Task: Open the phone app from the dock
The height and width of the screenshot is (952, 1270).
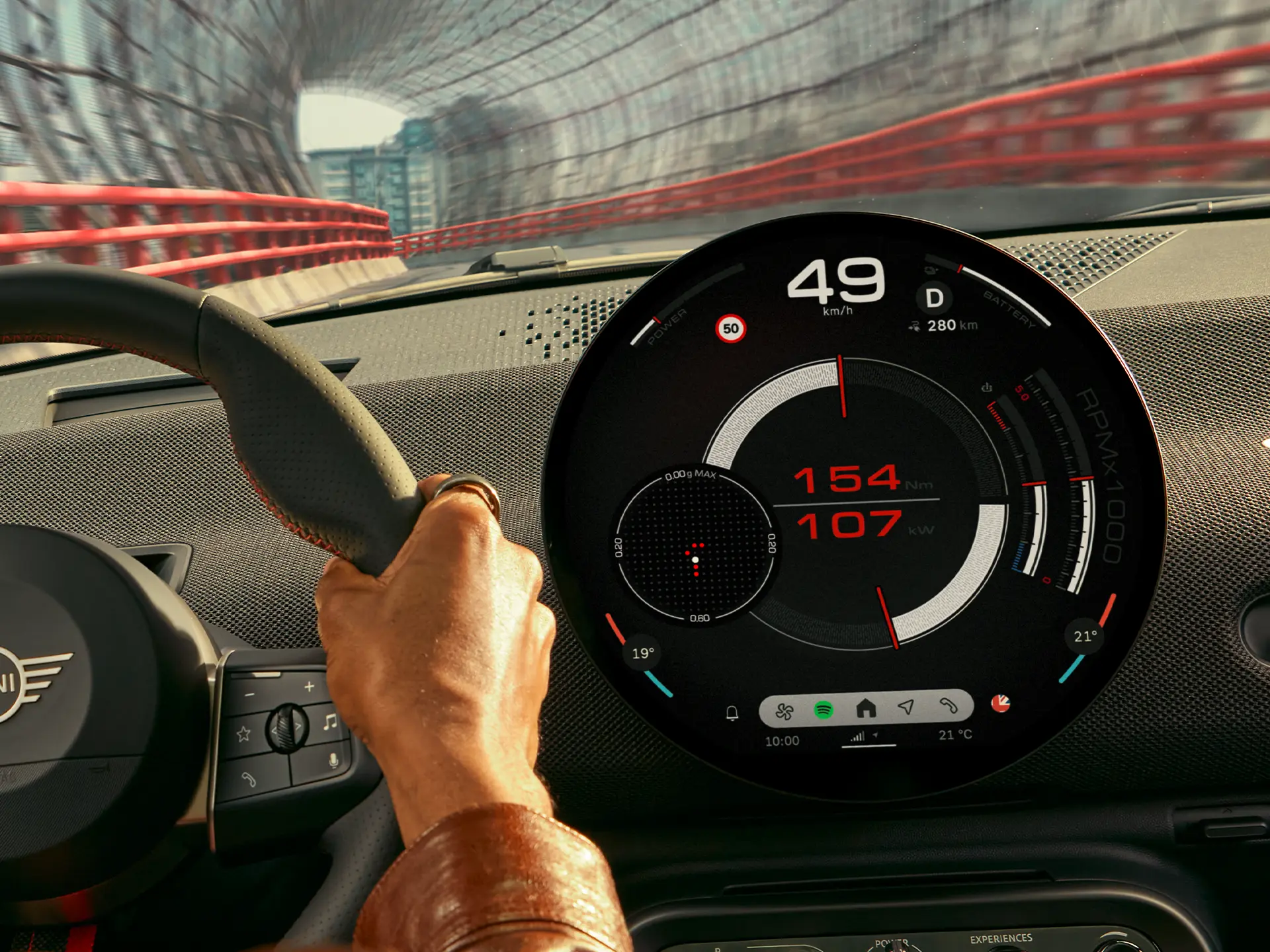Action: coord(949,707)
